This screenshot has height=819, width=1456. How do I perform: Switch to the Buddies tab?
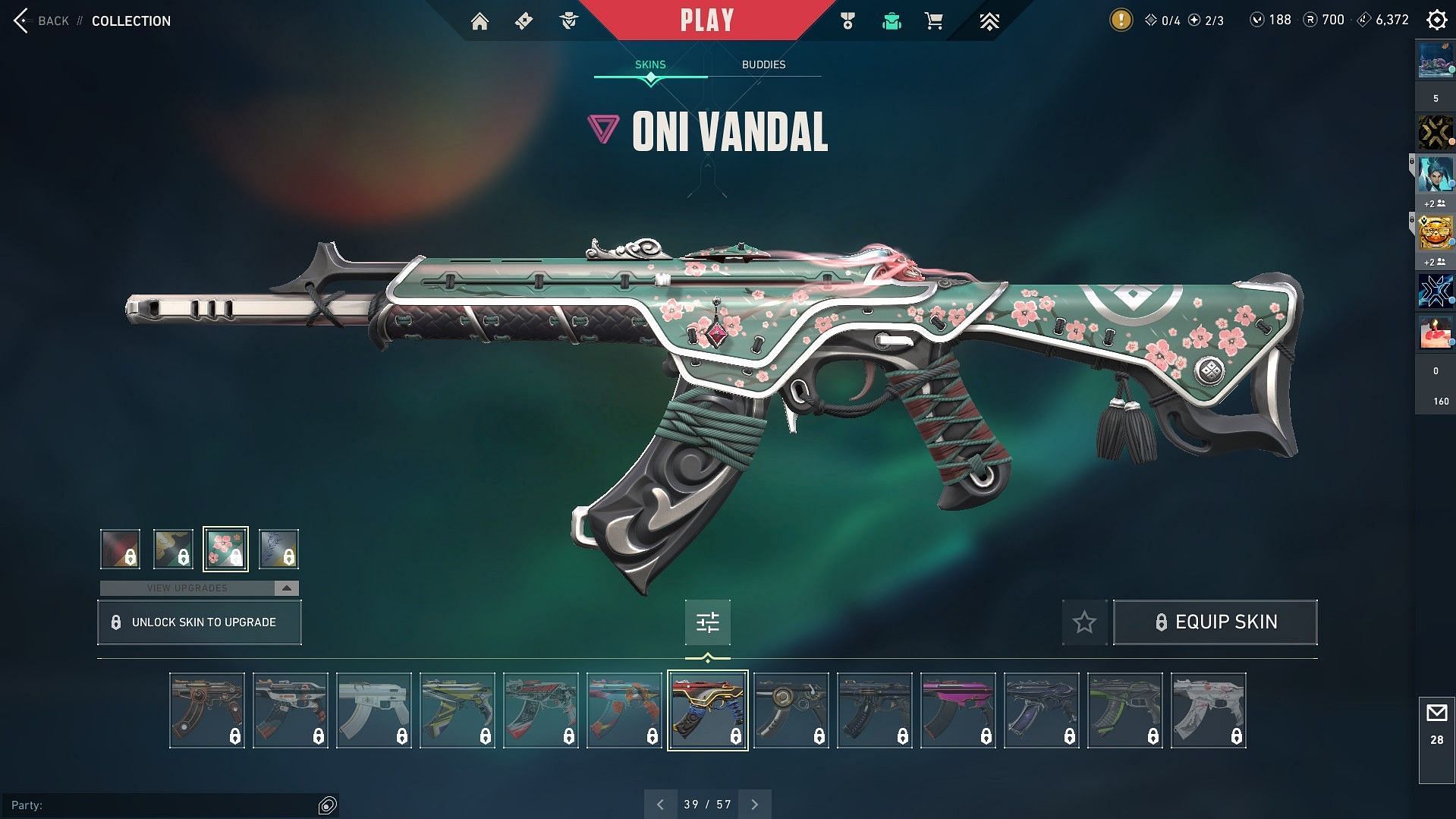763,65
